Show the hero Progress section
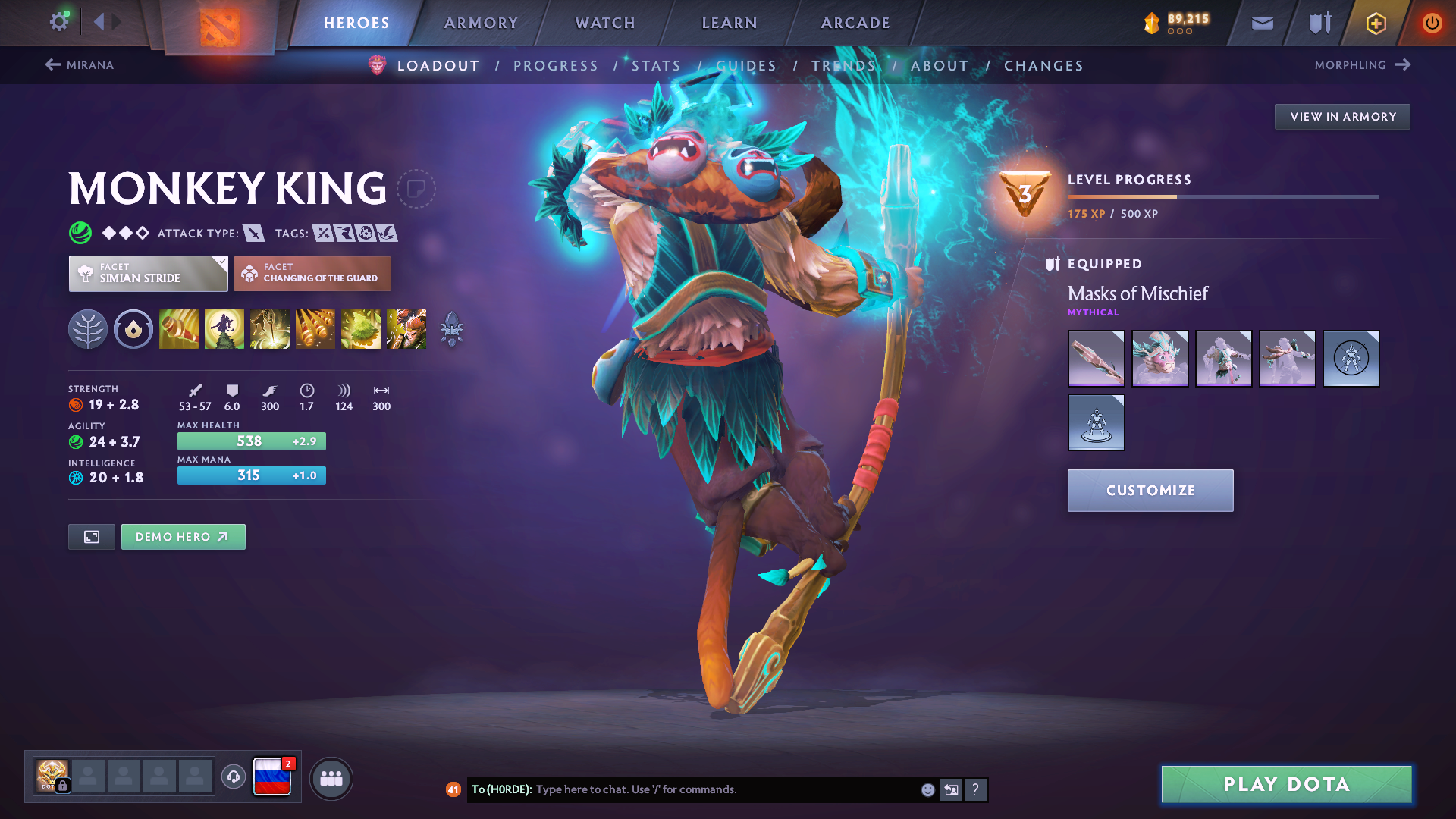 556,66
